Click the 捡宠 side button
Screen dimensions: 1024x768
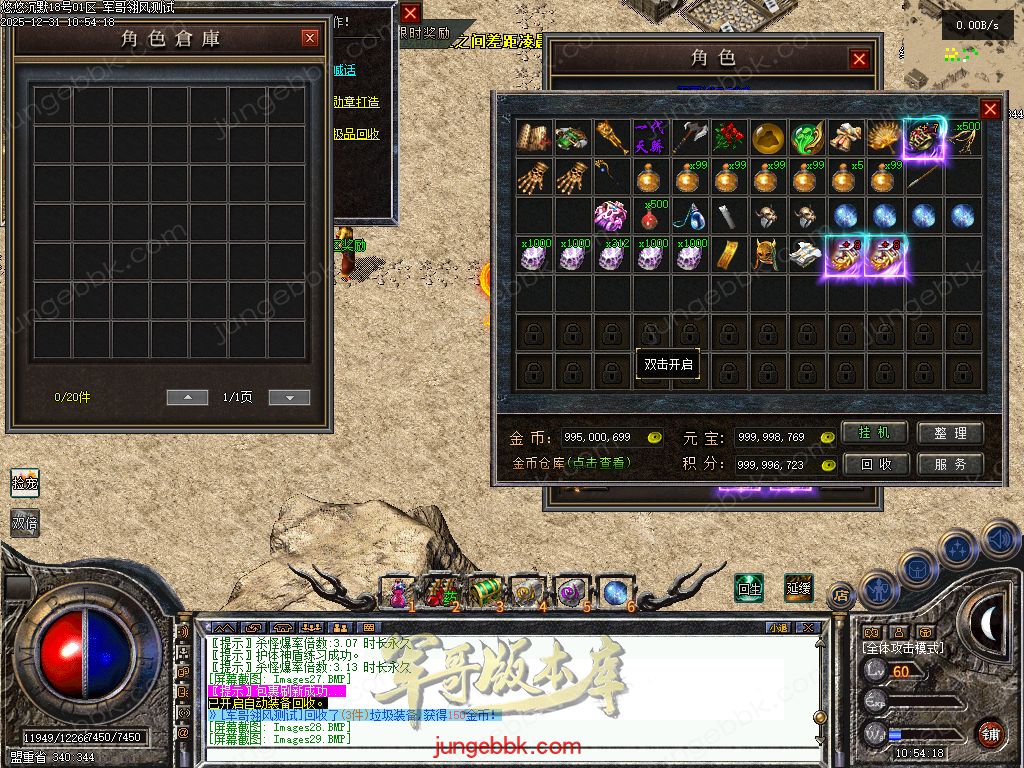point(25,483)
